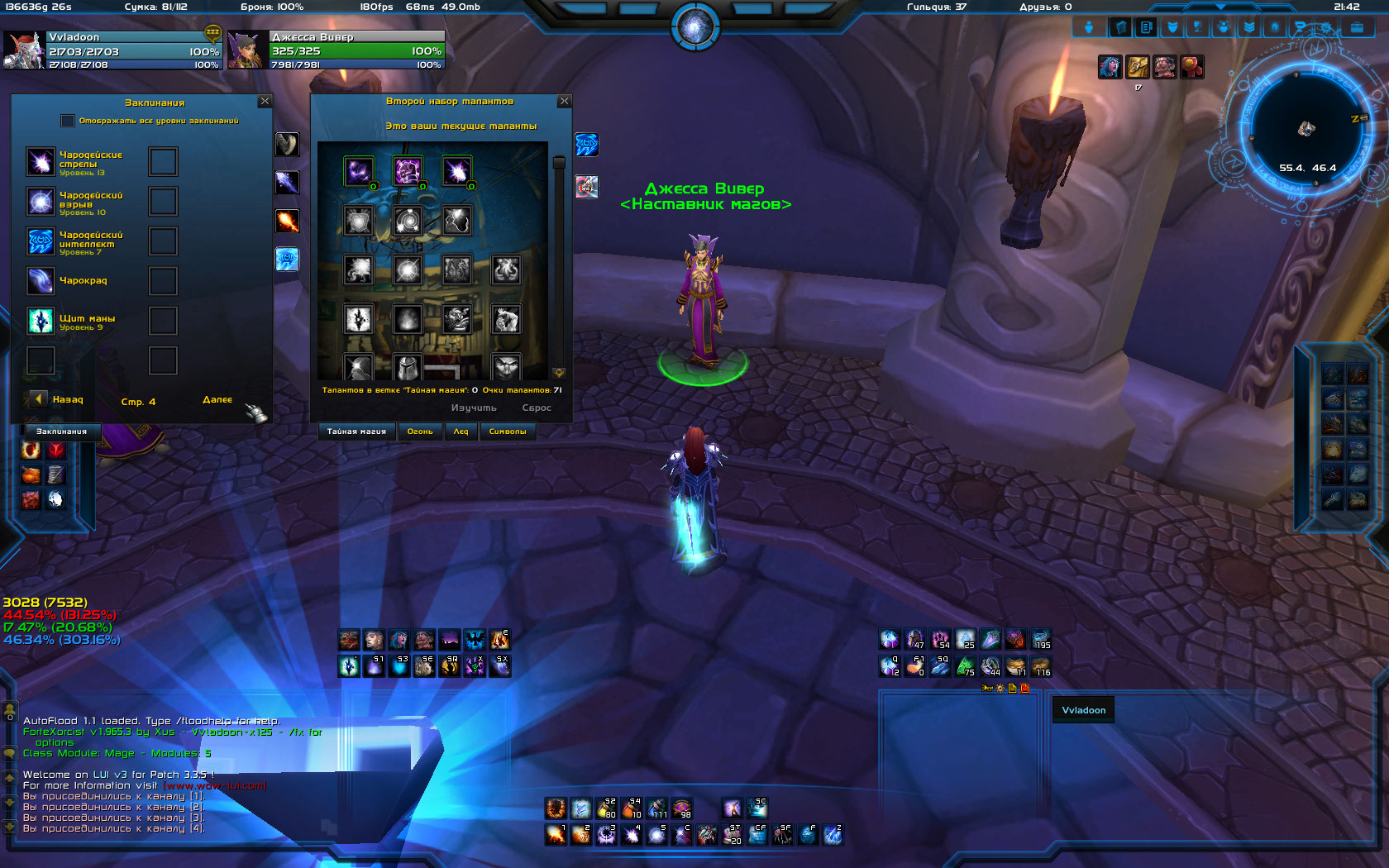Click the Изучить learn talents button
The height and width of the screenshot is (868, 1389).
coord(474,408)
